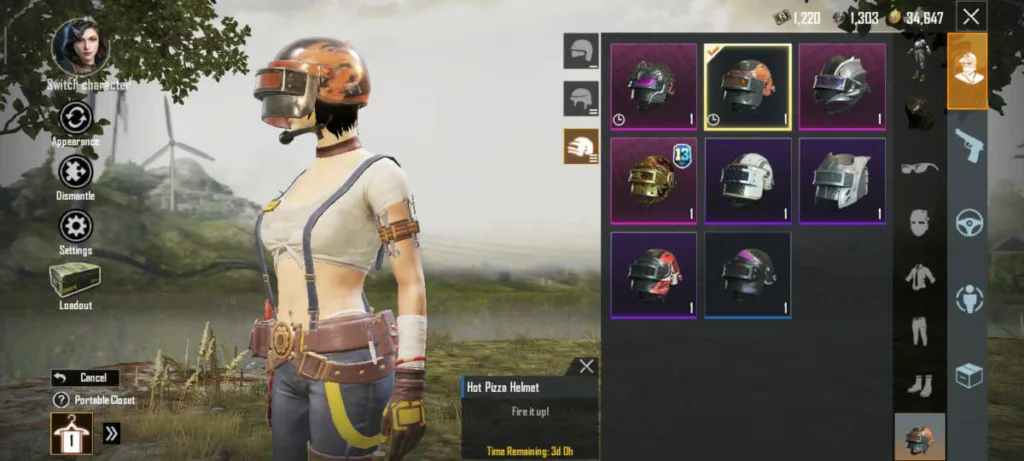Open the Dismantle option
This screenshot has width=1024, height=461.
(x=75, y=172)
